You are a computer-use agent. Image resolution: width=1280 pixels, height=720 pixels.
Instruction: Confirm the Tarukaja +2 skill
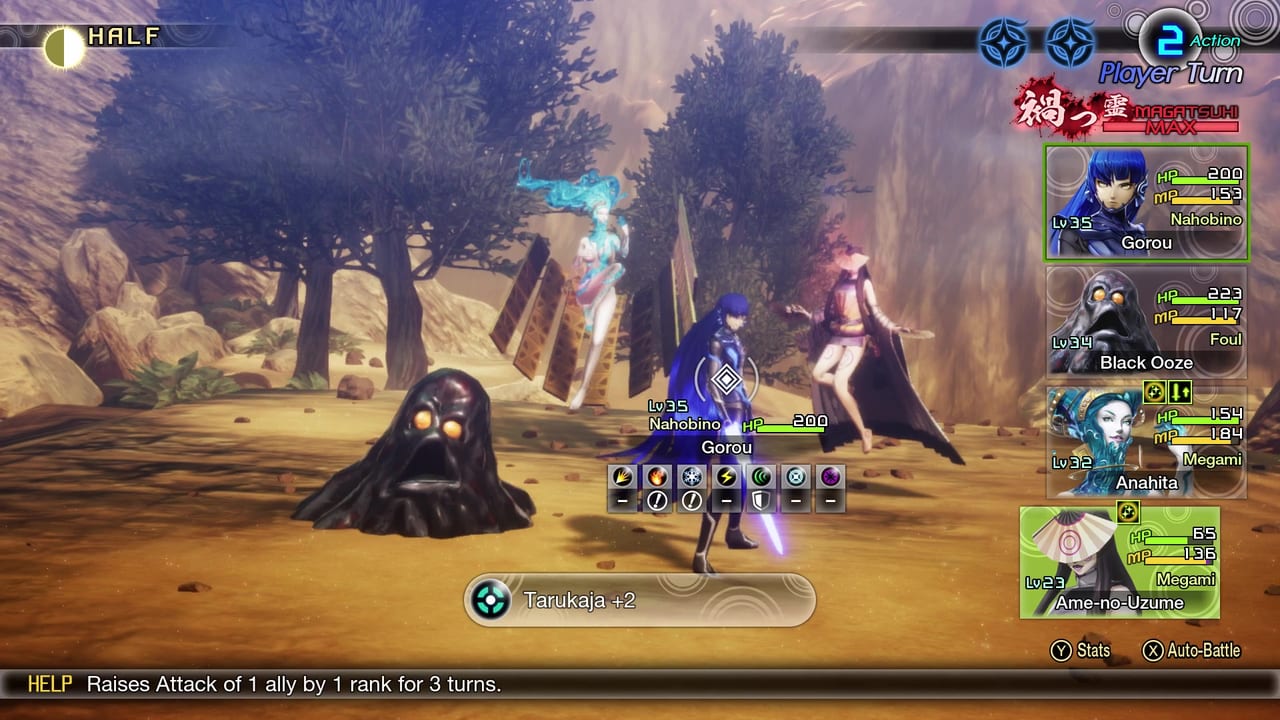(x=640, y=600)
